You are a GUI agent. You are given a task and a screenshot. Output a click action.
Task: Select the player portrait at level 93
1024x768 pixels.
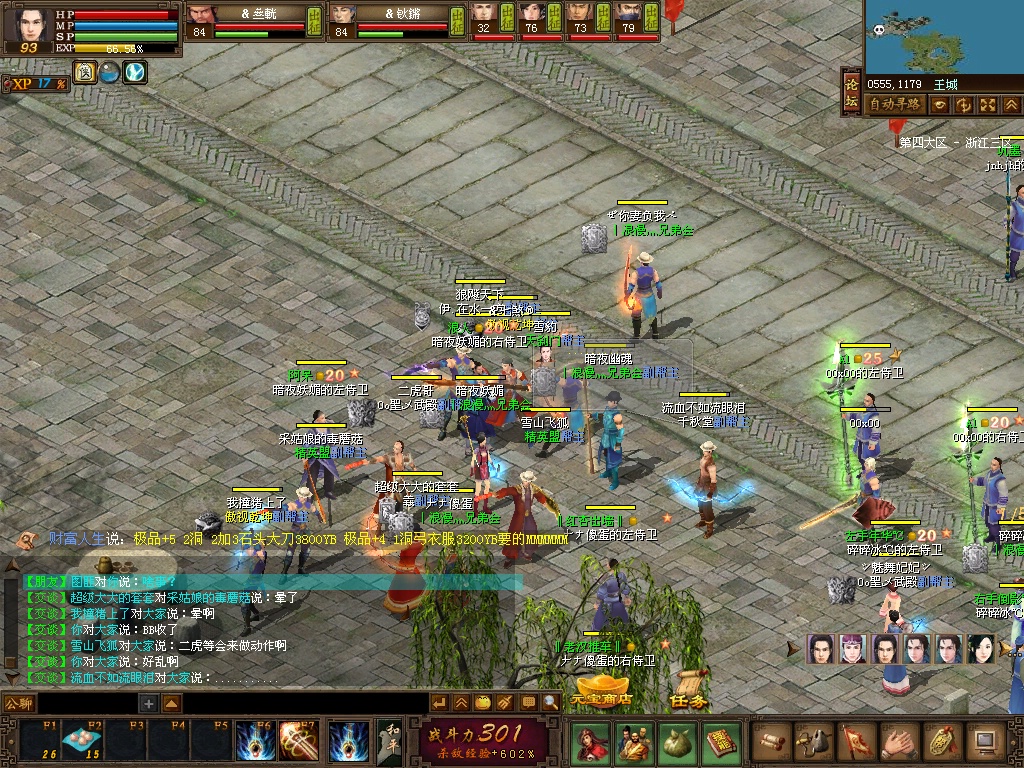28,27
